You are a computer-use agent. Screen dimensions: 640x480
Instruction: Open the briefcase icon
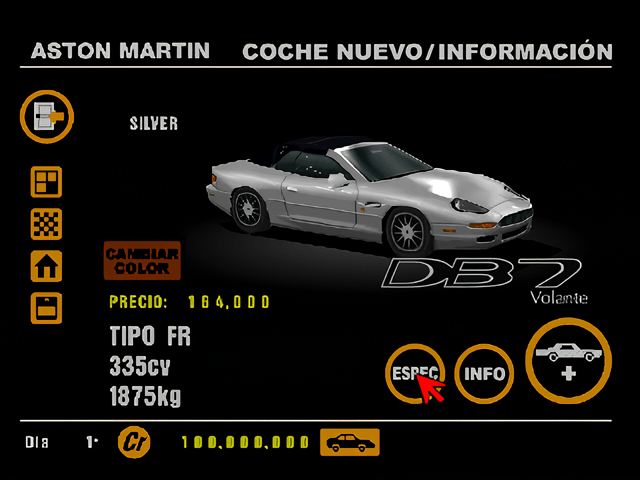(x=47, y=308)
